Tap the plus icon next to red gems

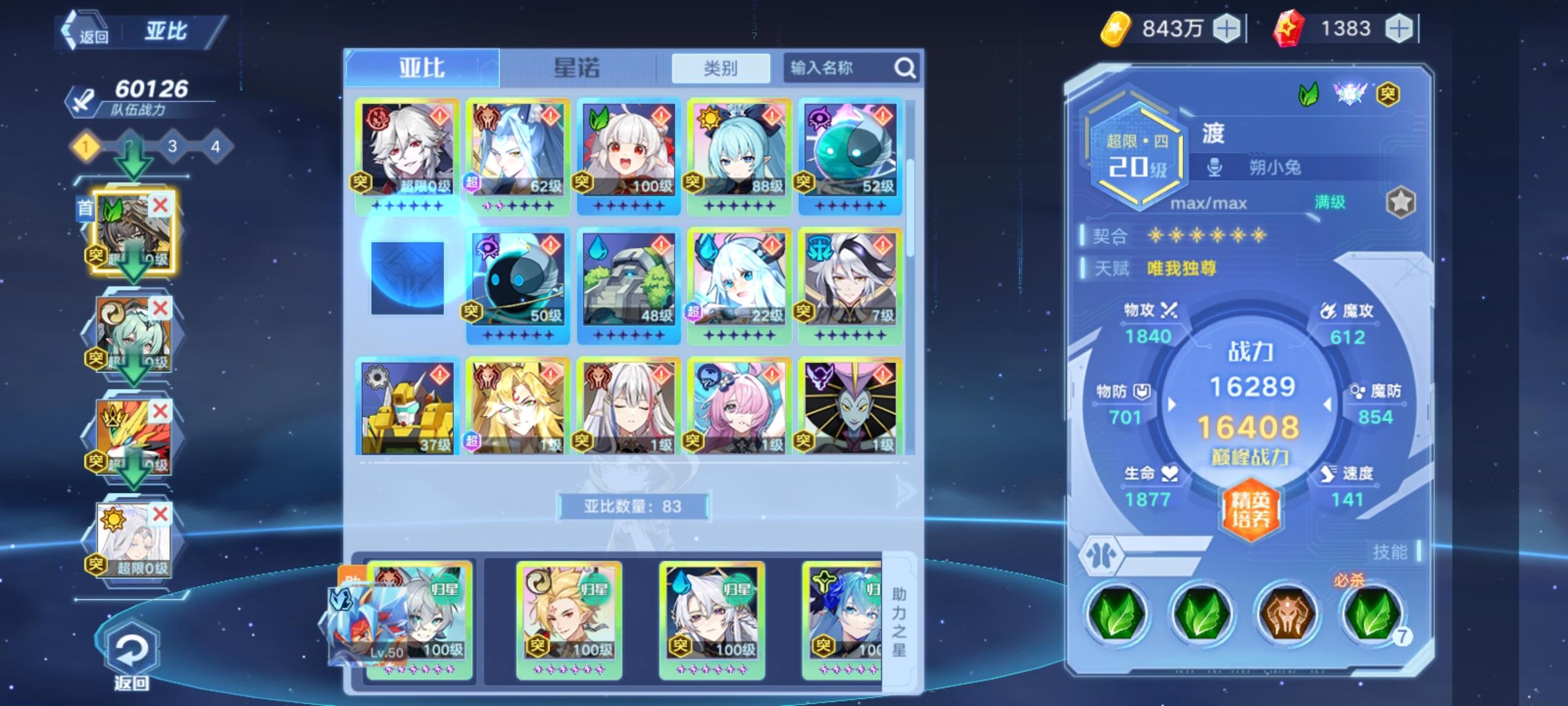1397,27
